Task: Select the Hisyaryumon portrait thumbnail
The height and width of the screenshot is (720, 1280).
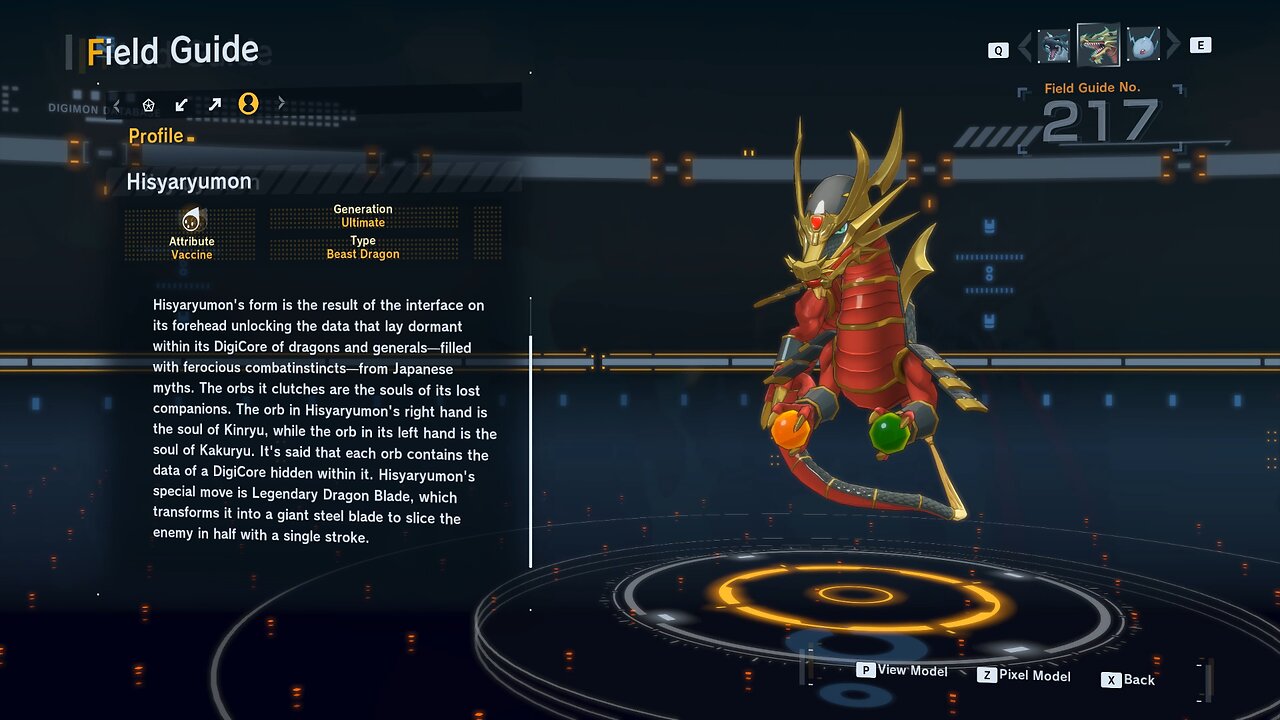Action: coord(1098,44)
